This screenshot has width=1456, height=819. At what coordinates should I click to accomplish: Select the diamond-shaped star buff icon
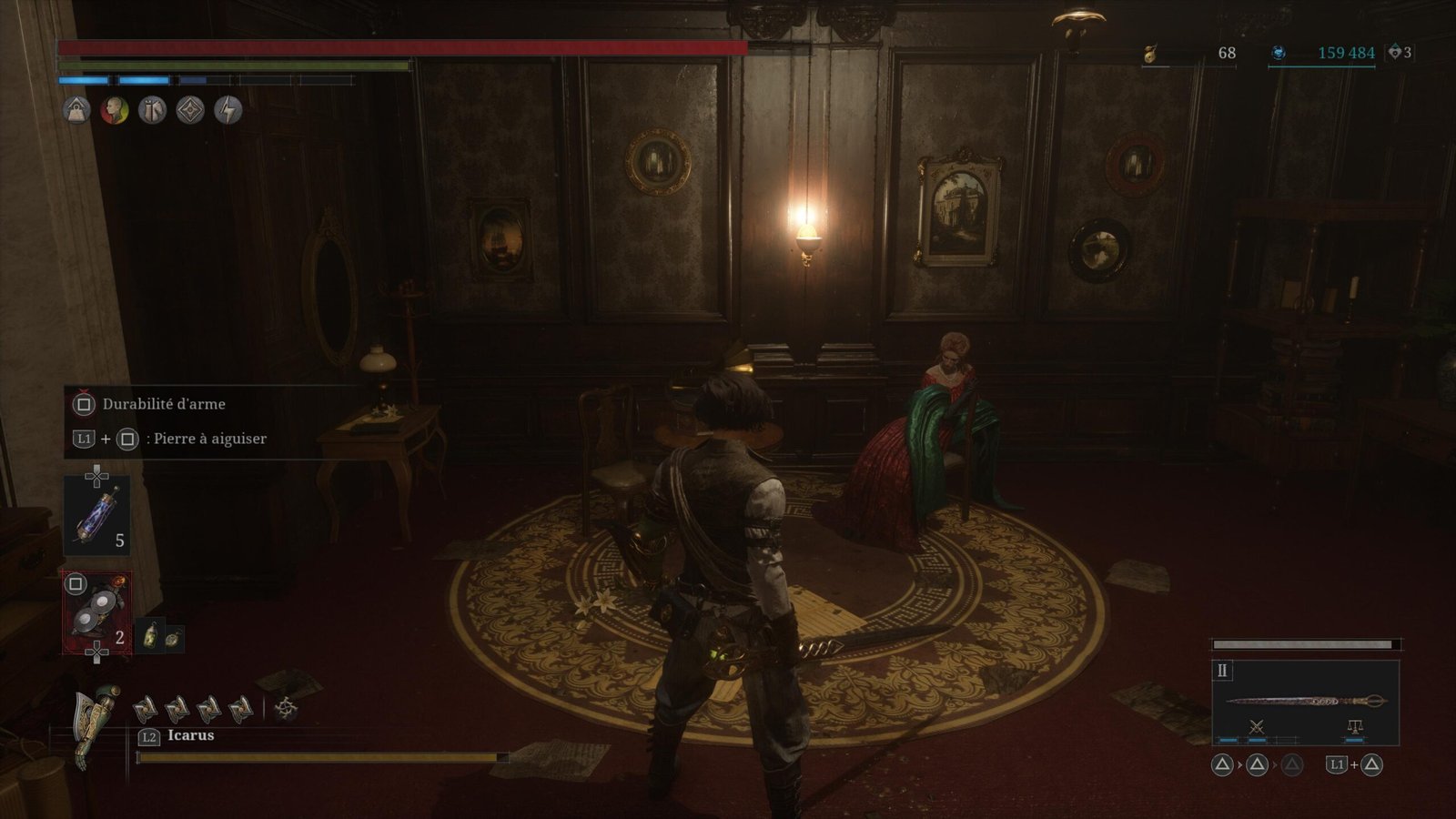190,111
